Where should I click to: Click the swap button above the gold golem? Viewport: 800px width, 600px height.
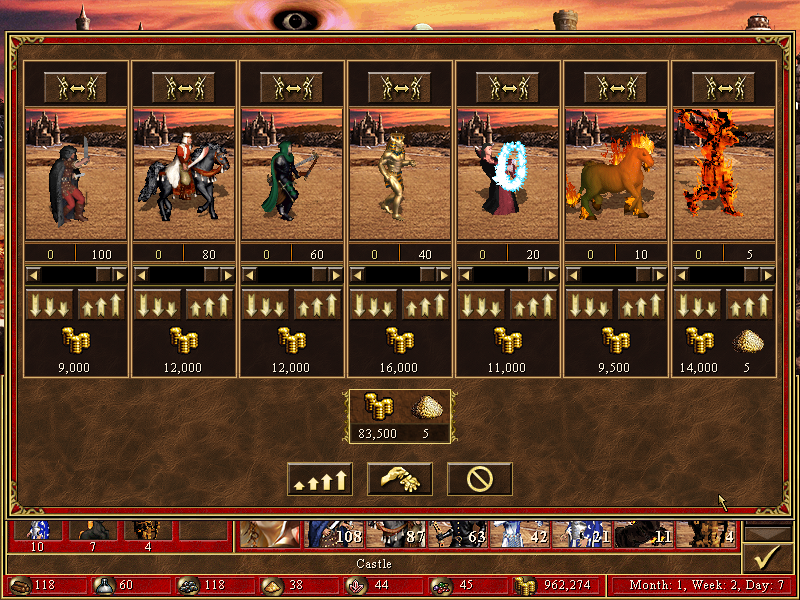[399, 87]
